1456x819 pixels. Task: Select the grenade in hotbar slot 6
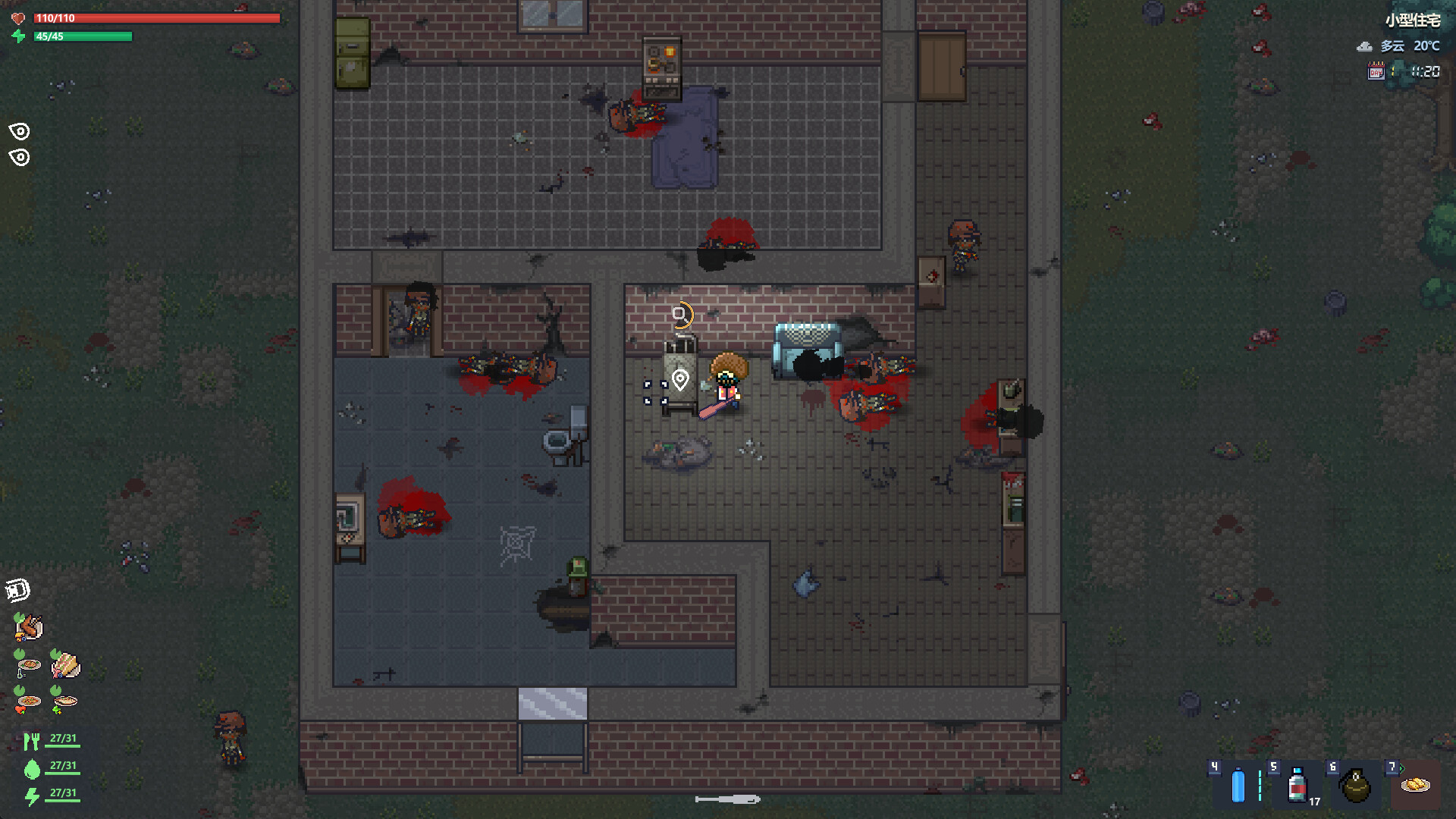coord(1356,787)
